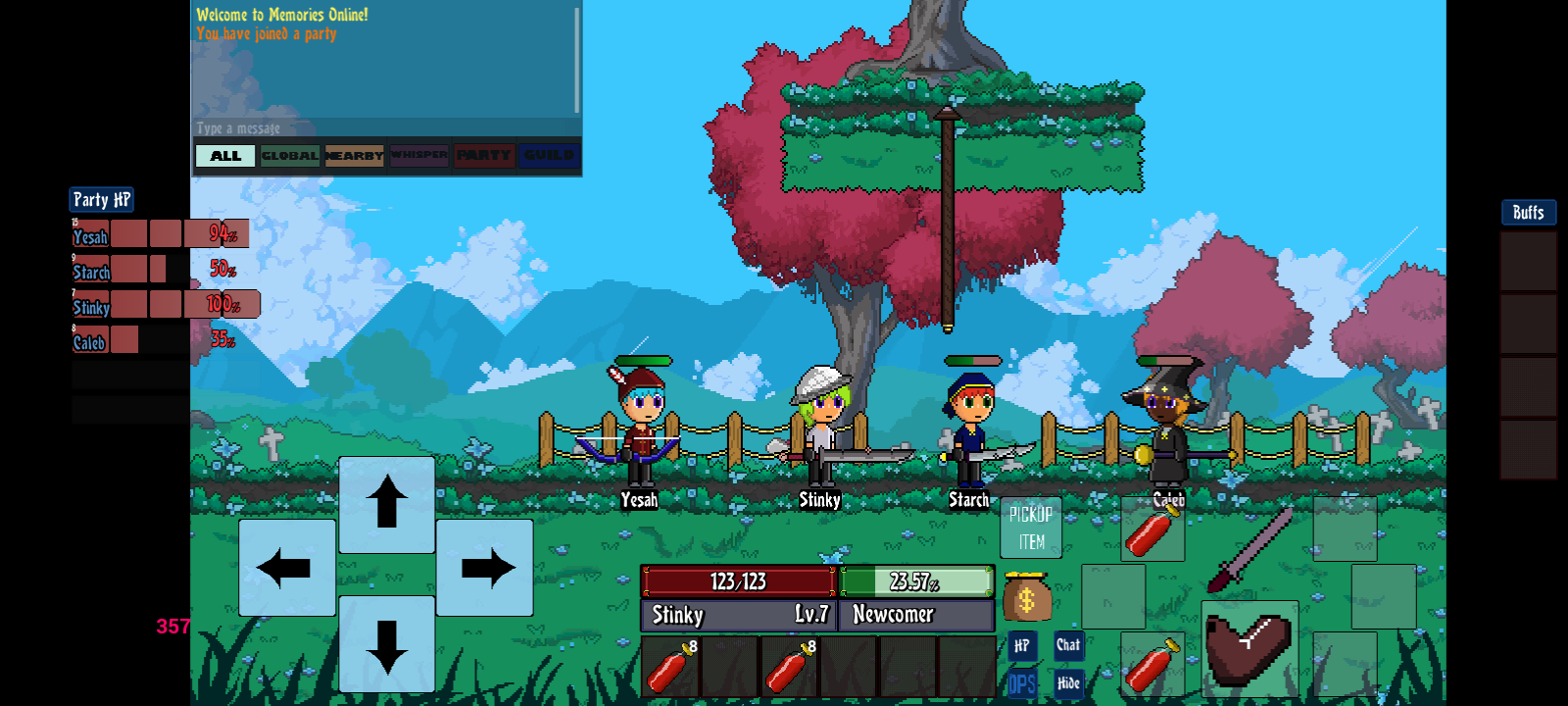
Task: Move up with the up arrow
Action: 387,503
